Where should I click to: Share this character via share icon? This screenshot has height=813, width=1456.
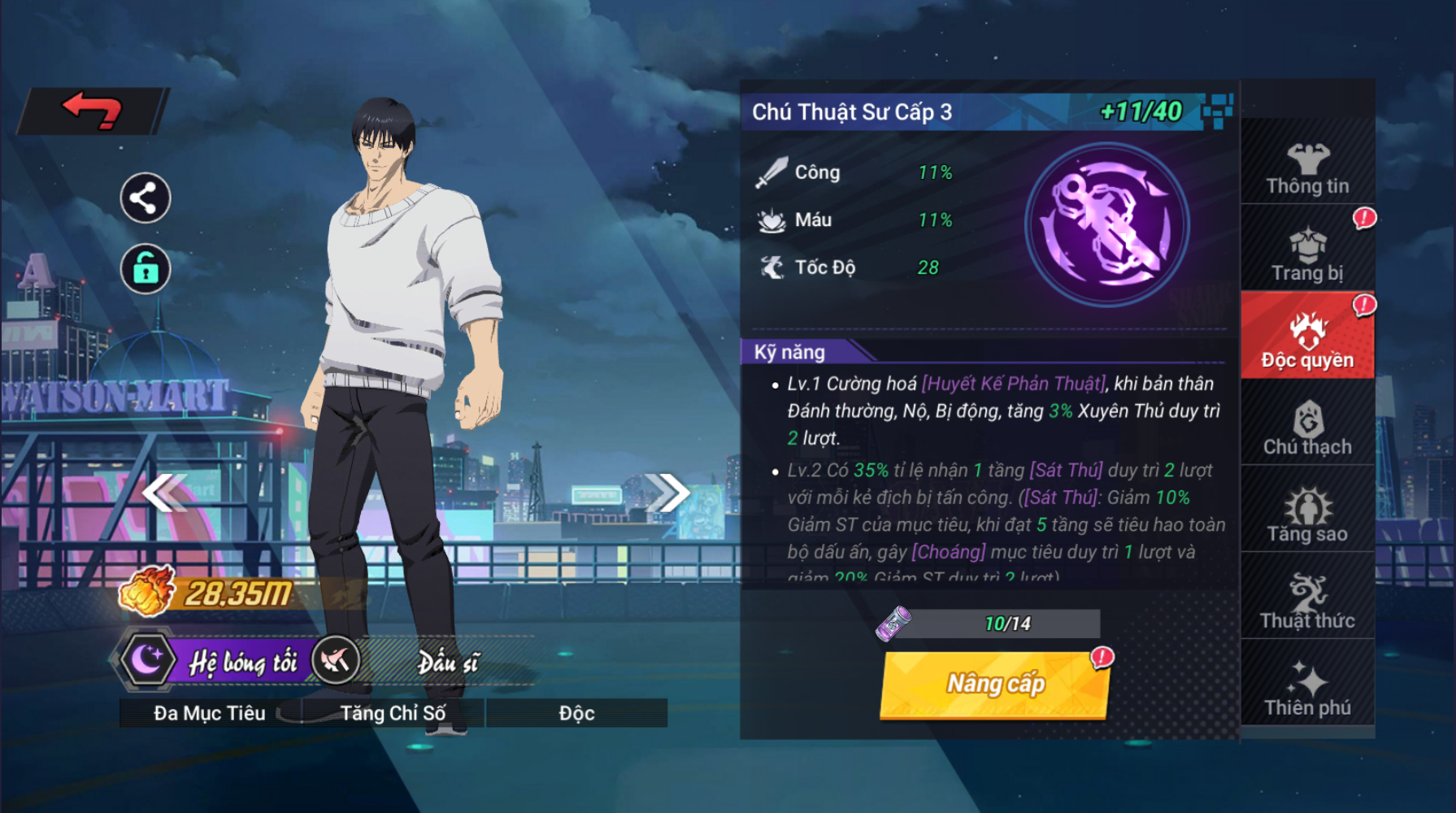[145, 198]
